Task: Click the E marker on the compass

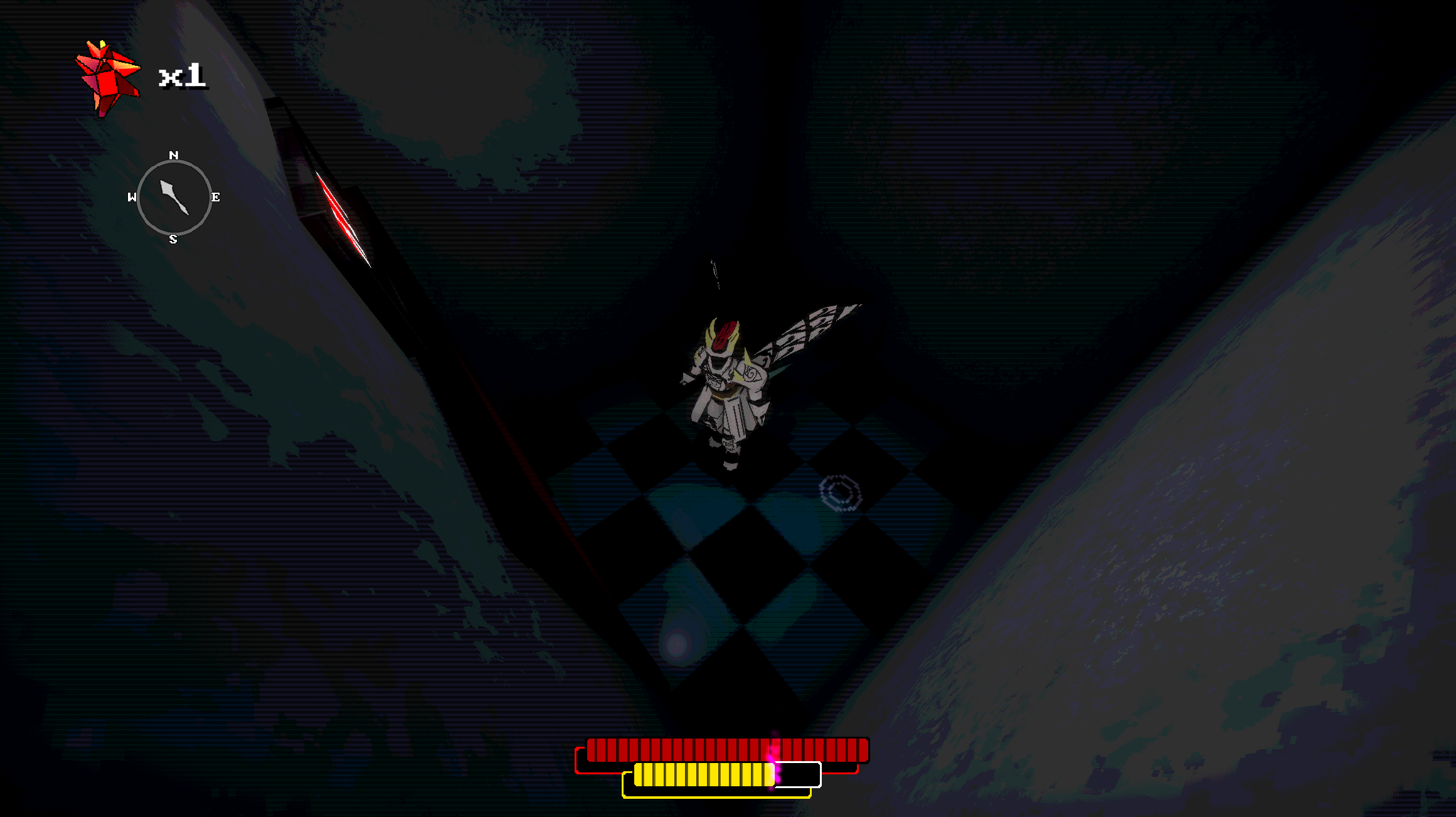Action: (x=216, y=196)
